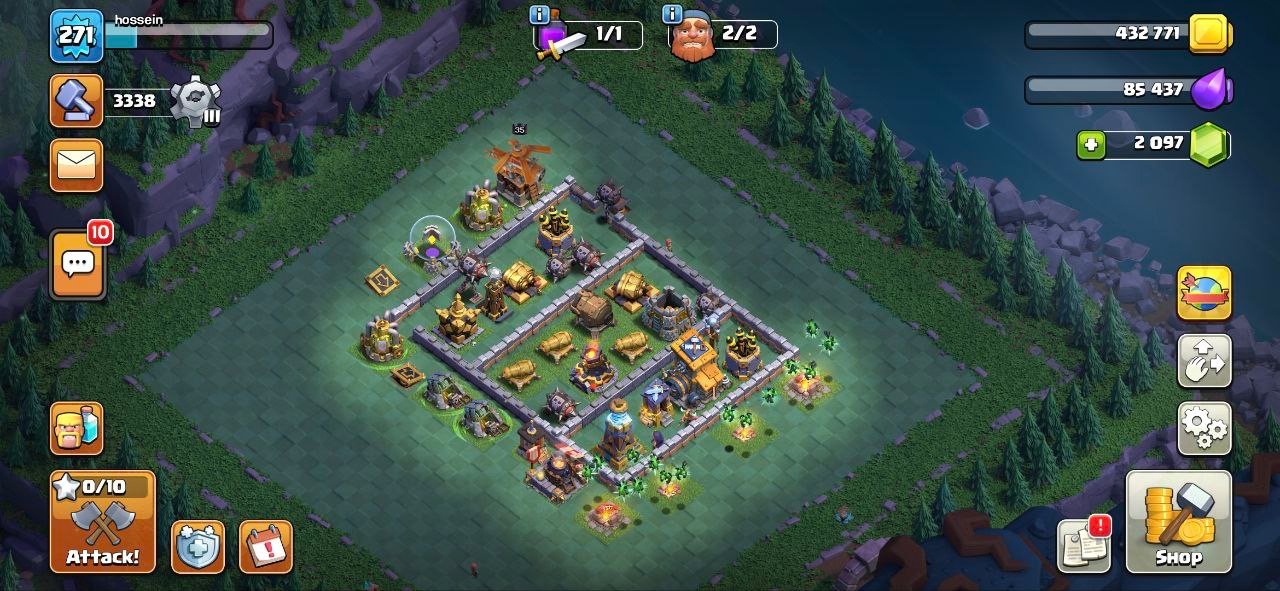This screenshot has width=1280, height=591.
Task: Show info for the builder counter
Action: [672, 15]
